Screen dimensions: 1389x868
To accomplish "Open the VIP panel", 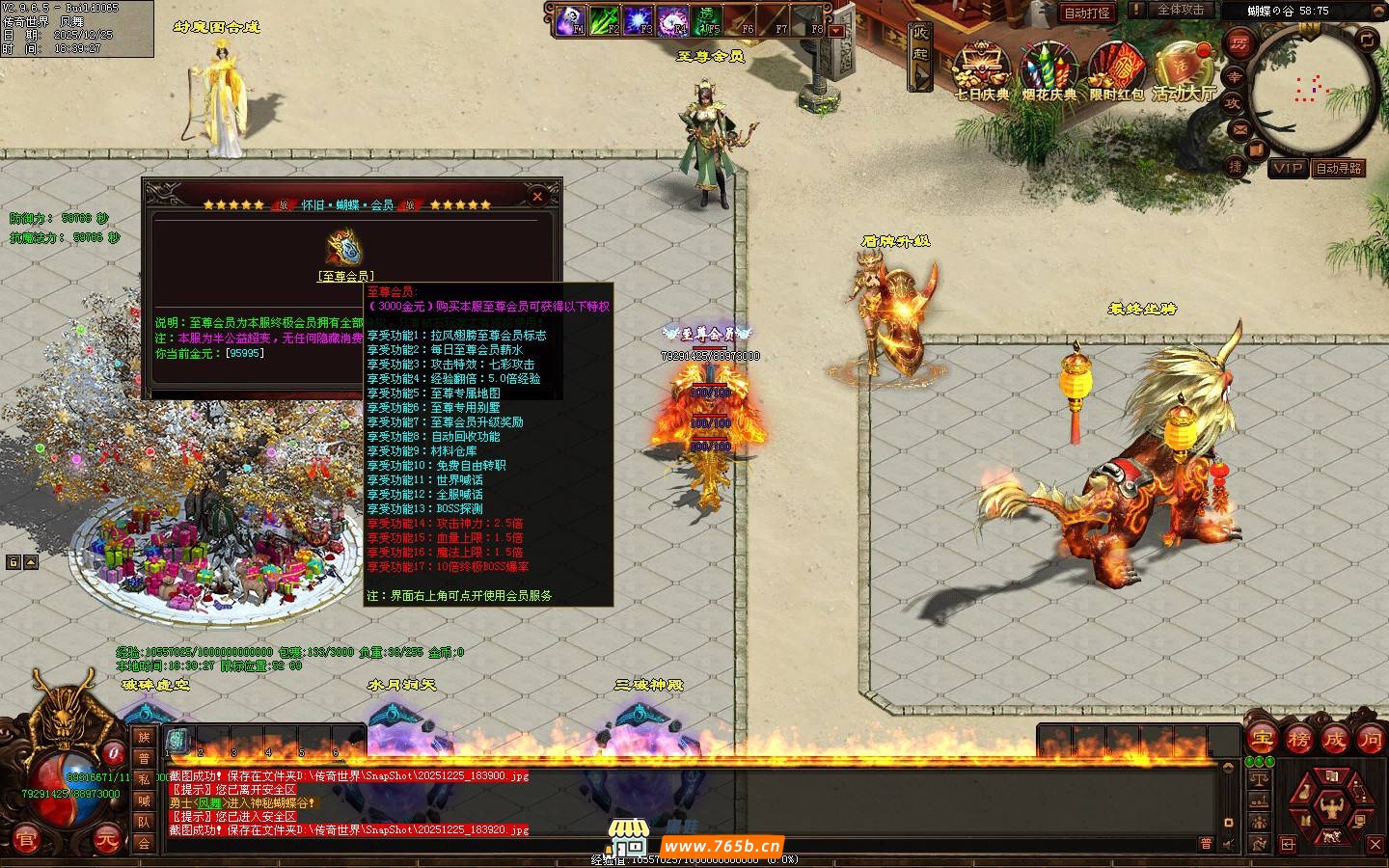I will 1288,168.
